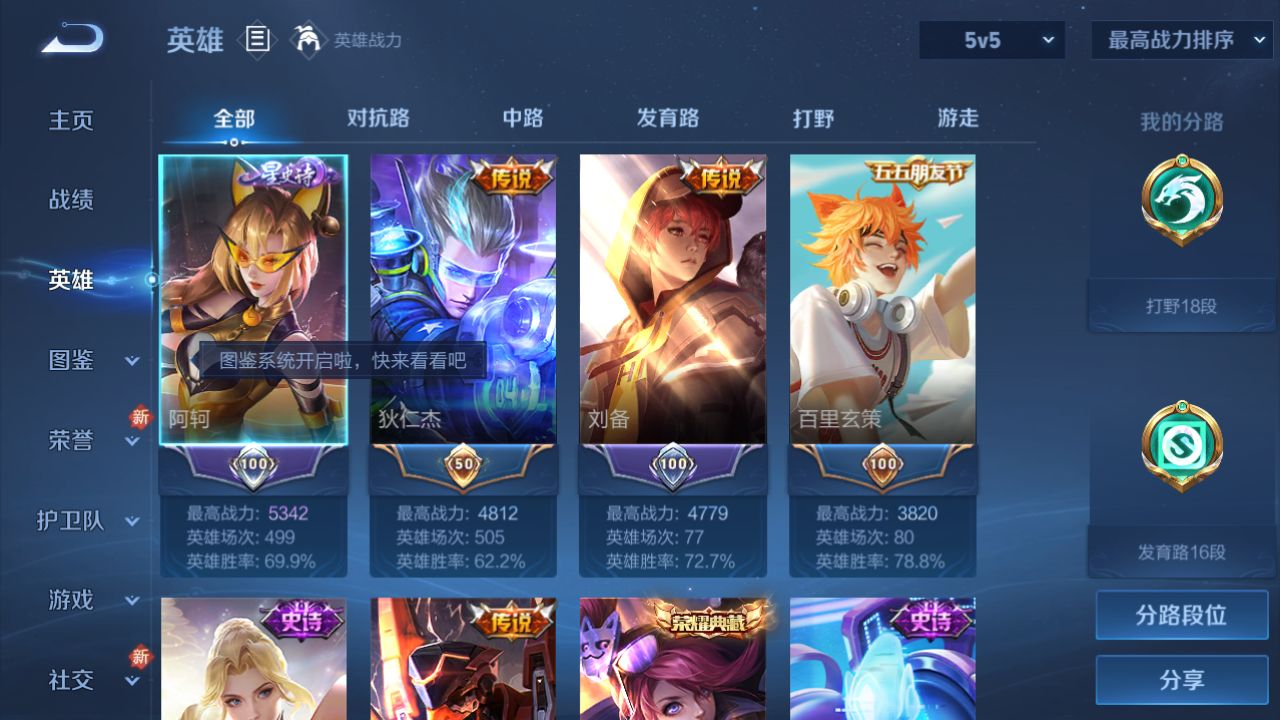Open the 5v5 mode dropdown
Screen dimensions: 1280x720
point(992,40)
